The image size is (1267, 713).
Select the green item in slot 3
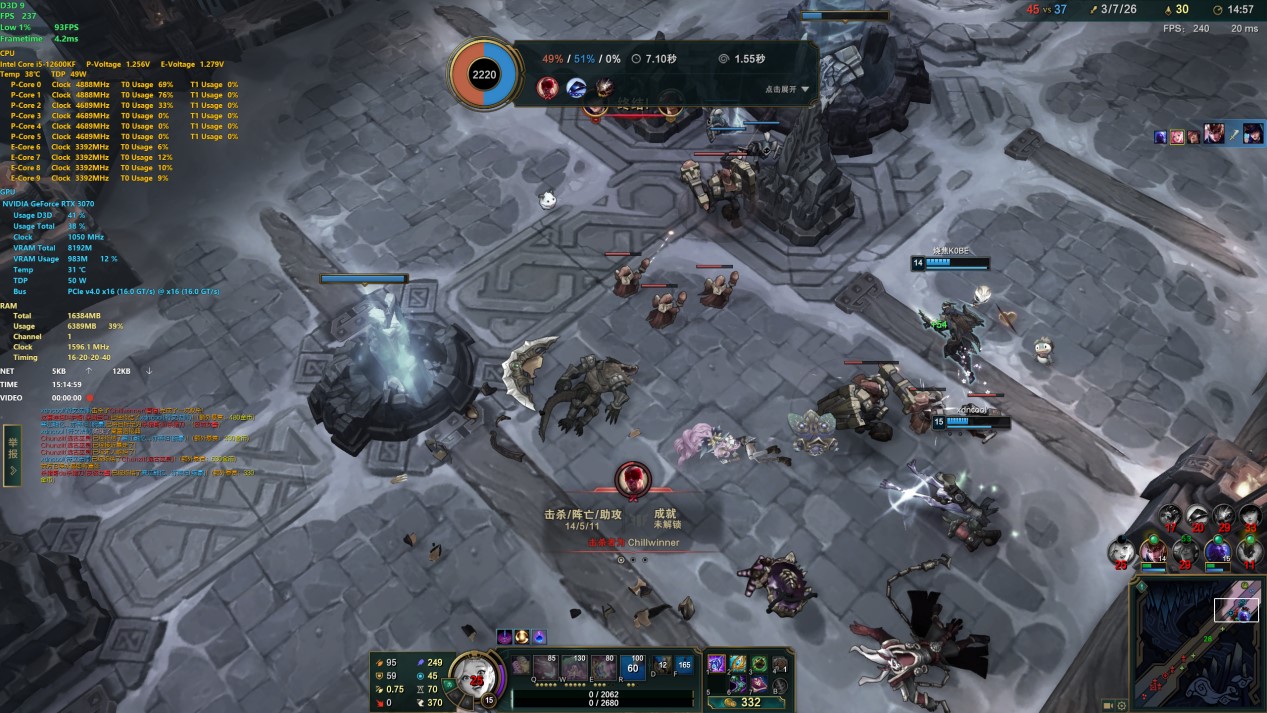click(758, 663)
